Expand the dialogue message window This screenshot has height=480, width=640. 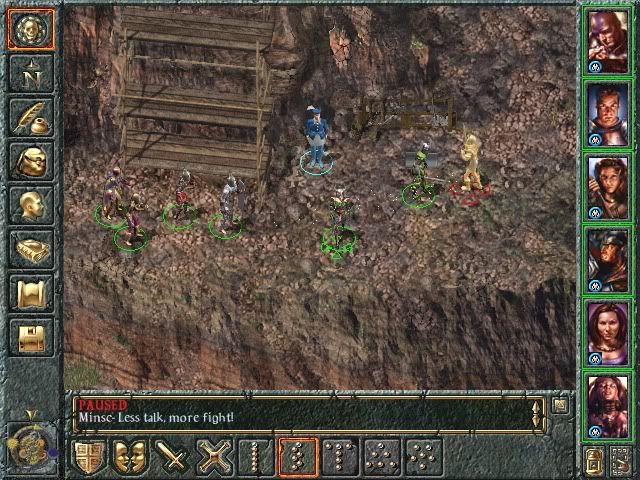tap(561, 406)
